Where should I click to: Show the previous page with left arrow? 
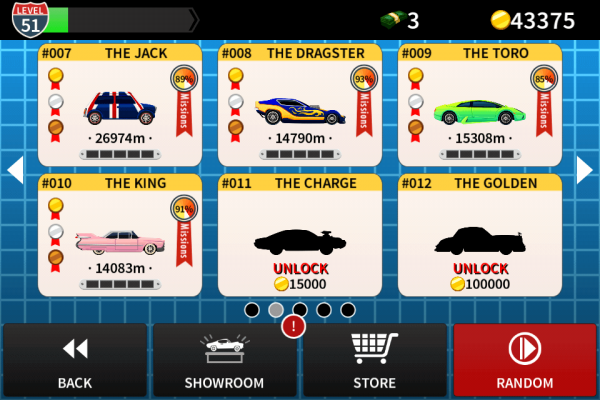(x=15, y=170)
